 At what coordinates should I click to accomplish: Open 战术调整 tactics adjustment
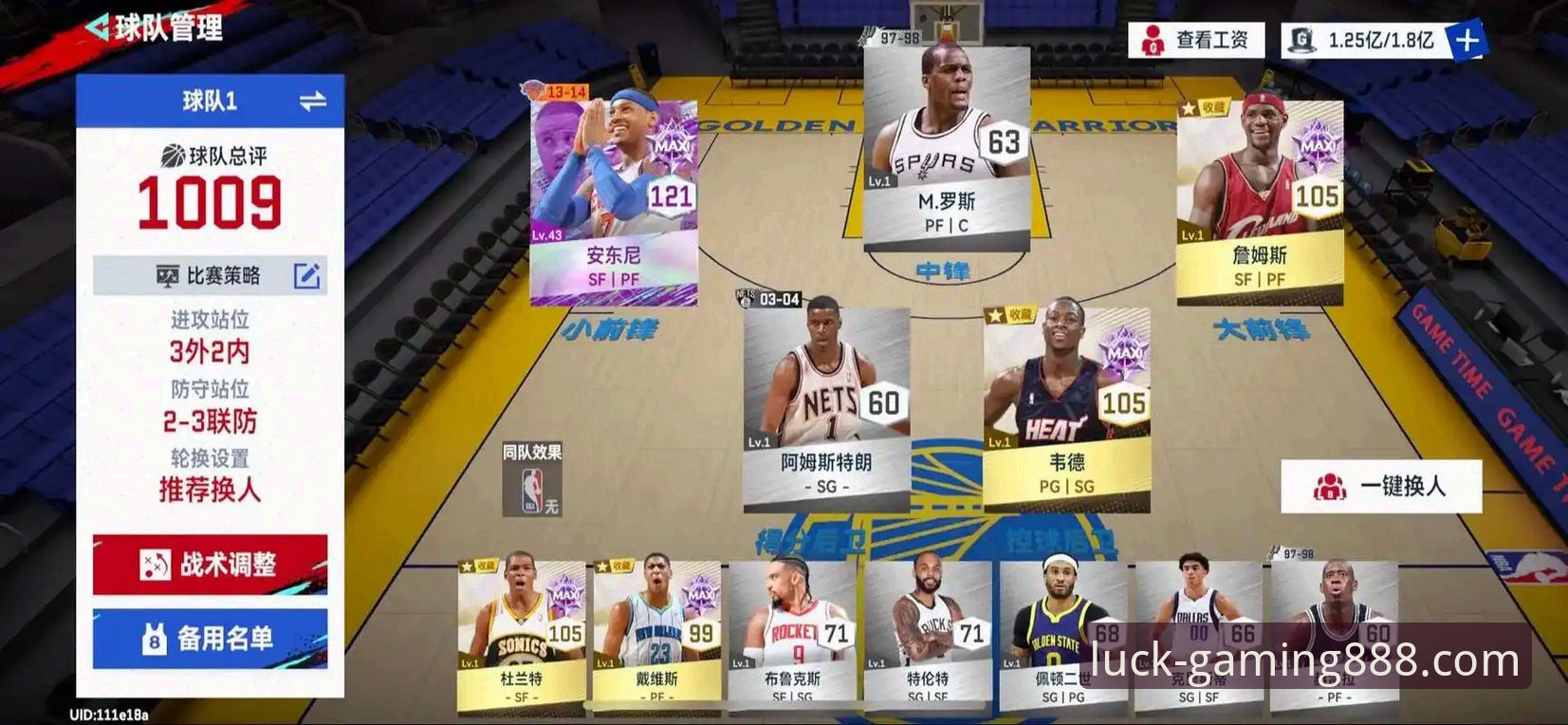[x=210, y=565]
